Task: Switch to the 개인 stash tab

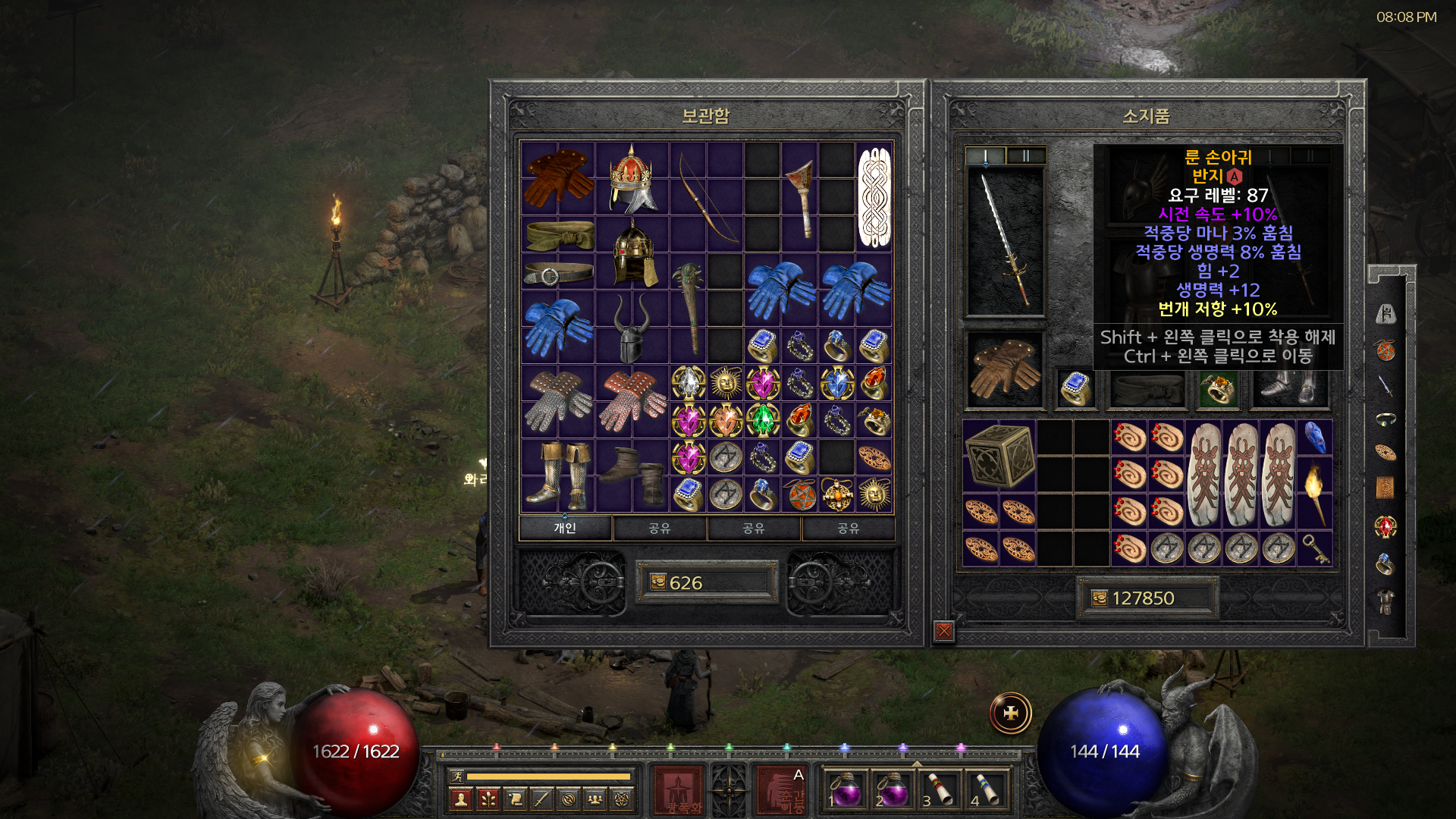Action: pos(565,528)
